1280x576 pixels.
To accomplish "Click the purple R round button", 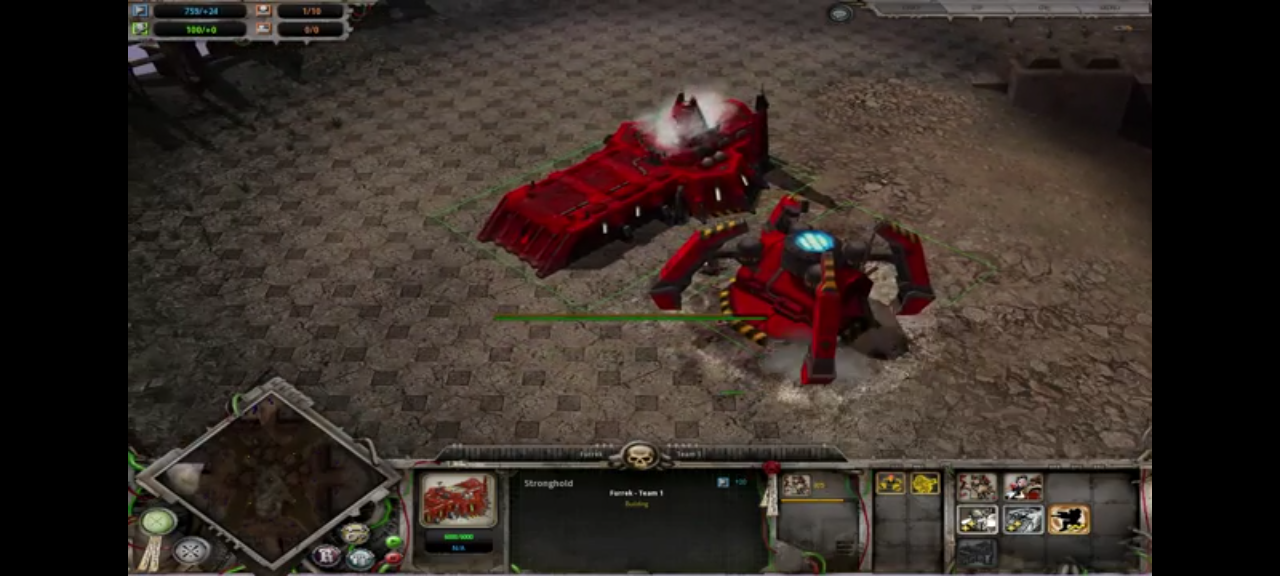I will pos(326,555).
